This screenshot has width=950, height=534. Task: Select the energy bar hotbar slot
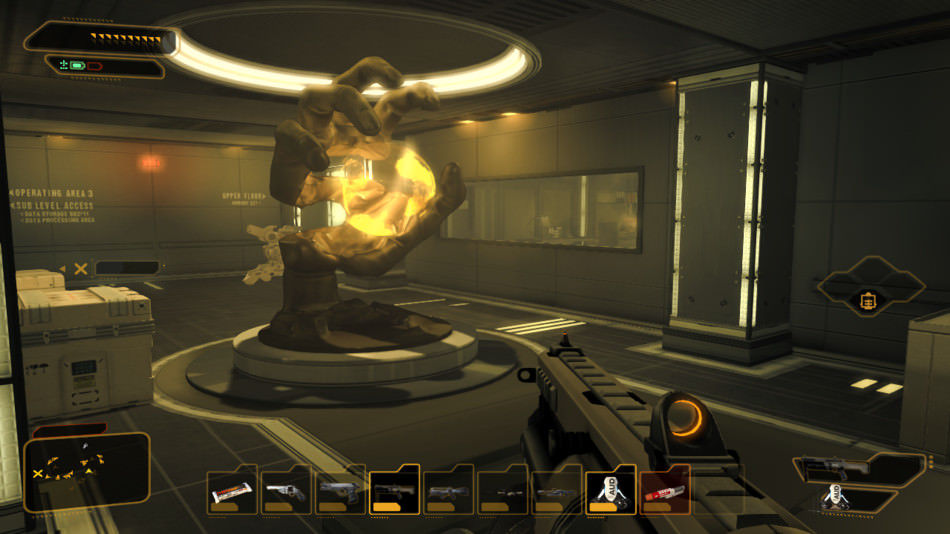[x=232, y=492]
